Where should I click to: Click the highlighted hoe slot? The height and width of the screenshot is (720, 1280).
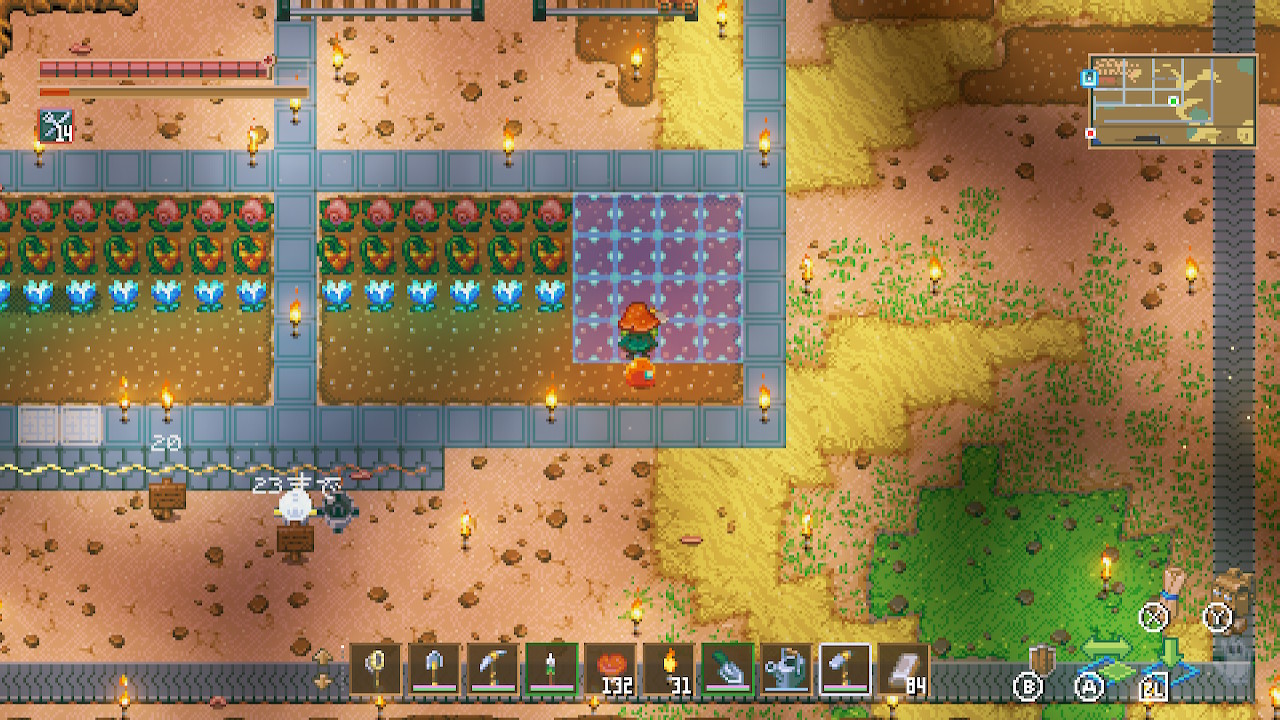[844, 668]
